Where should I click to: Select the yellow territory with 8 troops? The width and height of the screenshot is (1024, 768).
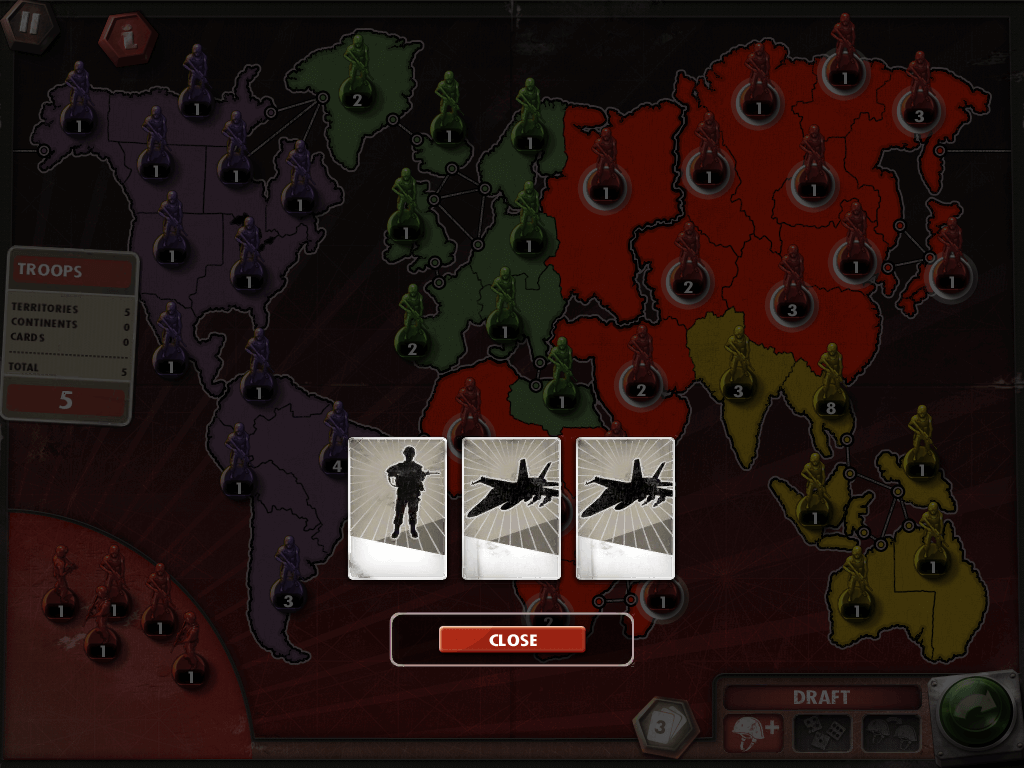tap(830, 407)
